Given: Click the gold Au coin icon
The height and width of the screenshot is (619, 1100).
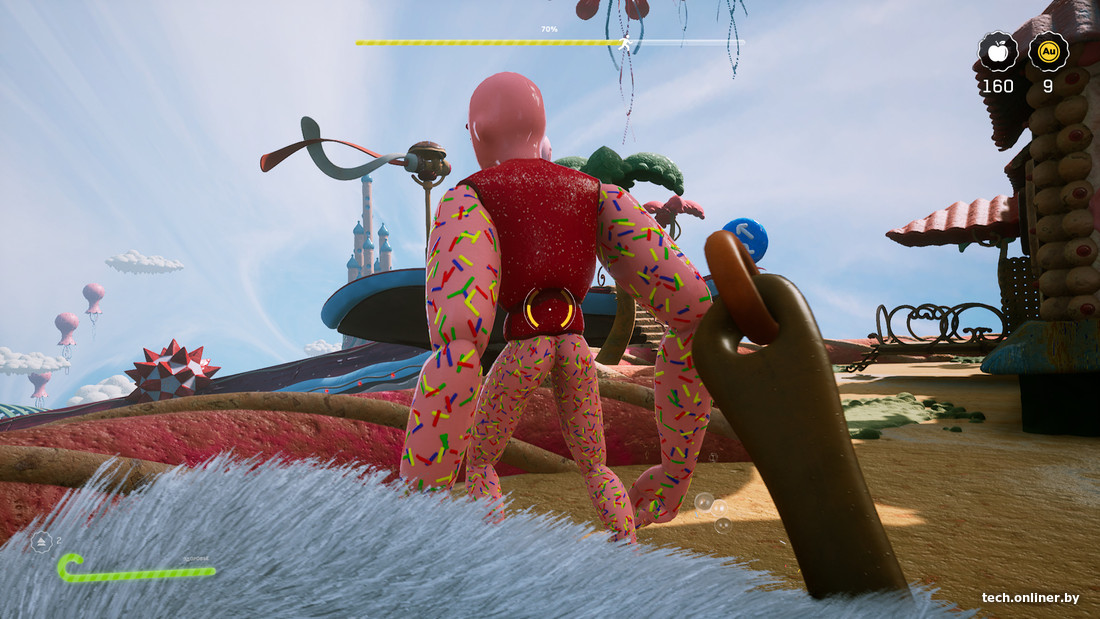Looking at the screenshot, I should click(1048, 51).
